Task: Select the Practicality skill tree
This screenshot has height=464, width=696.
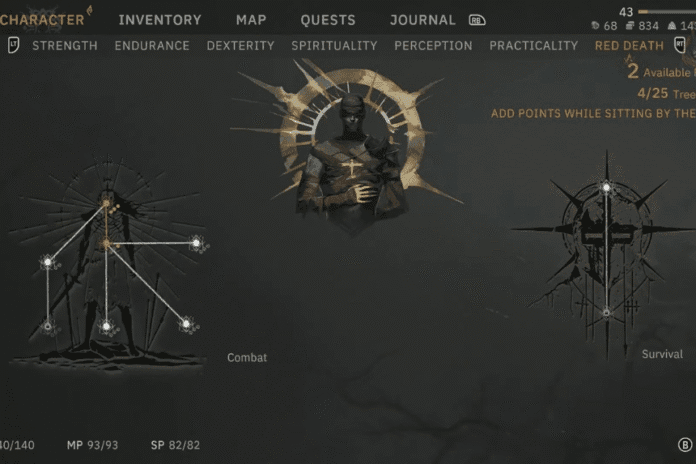Action: pos(533,46)
